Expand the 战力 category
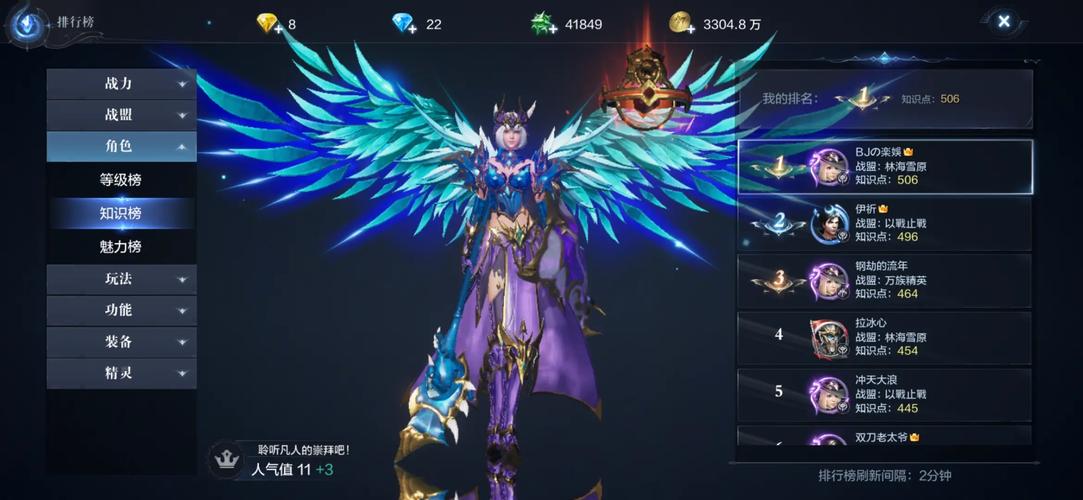1083x500 pixels. tap(121, 84)
